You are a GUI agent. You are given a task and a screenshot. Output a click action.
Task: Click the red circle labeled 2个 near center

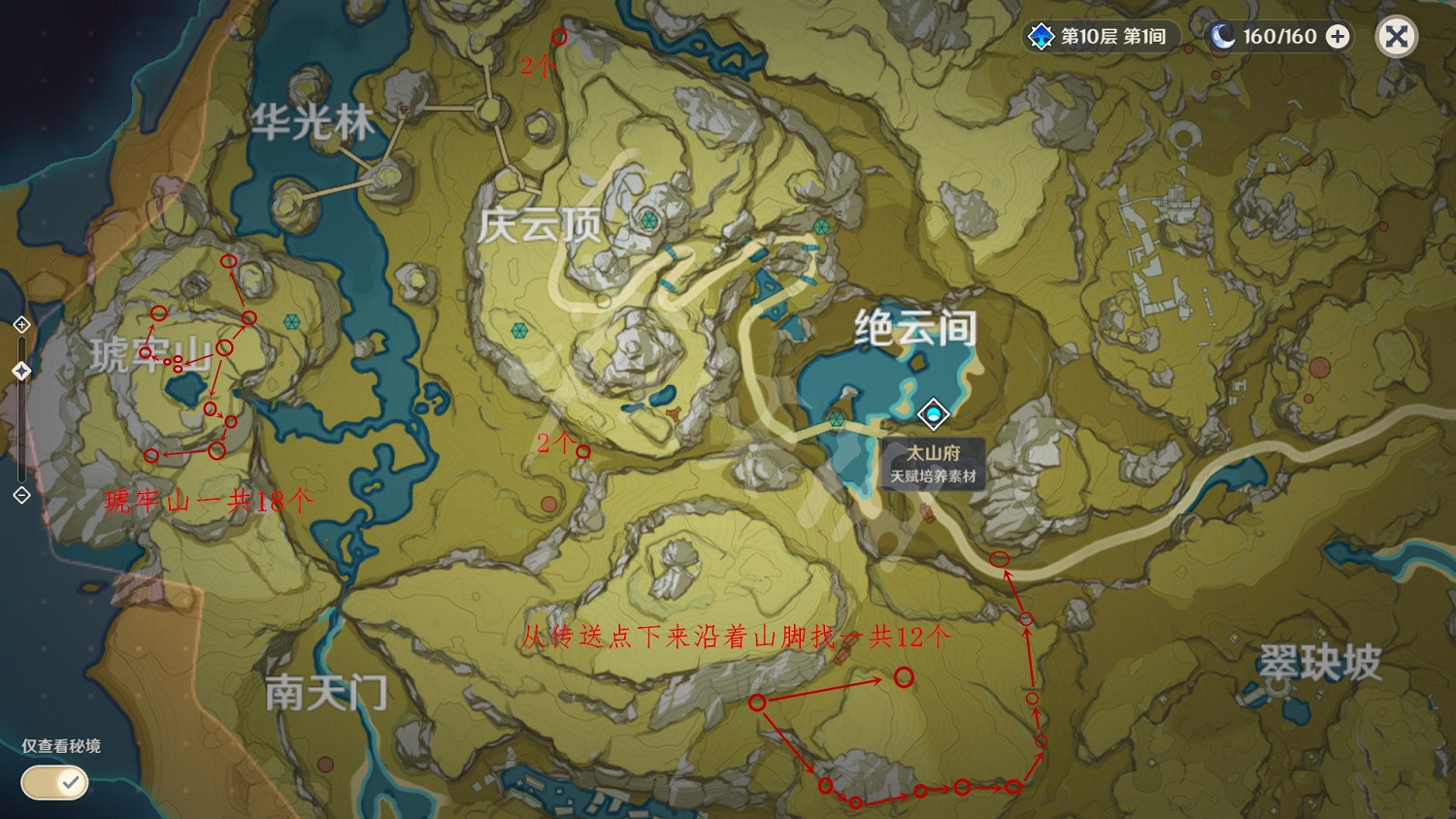(x=582, y=450)
